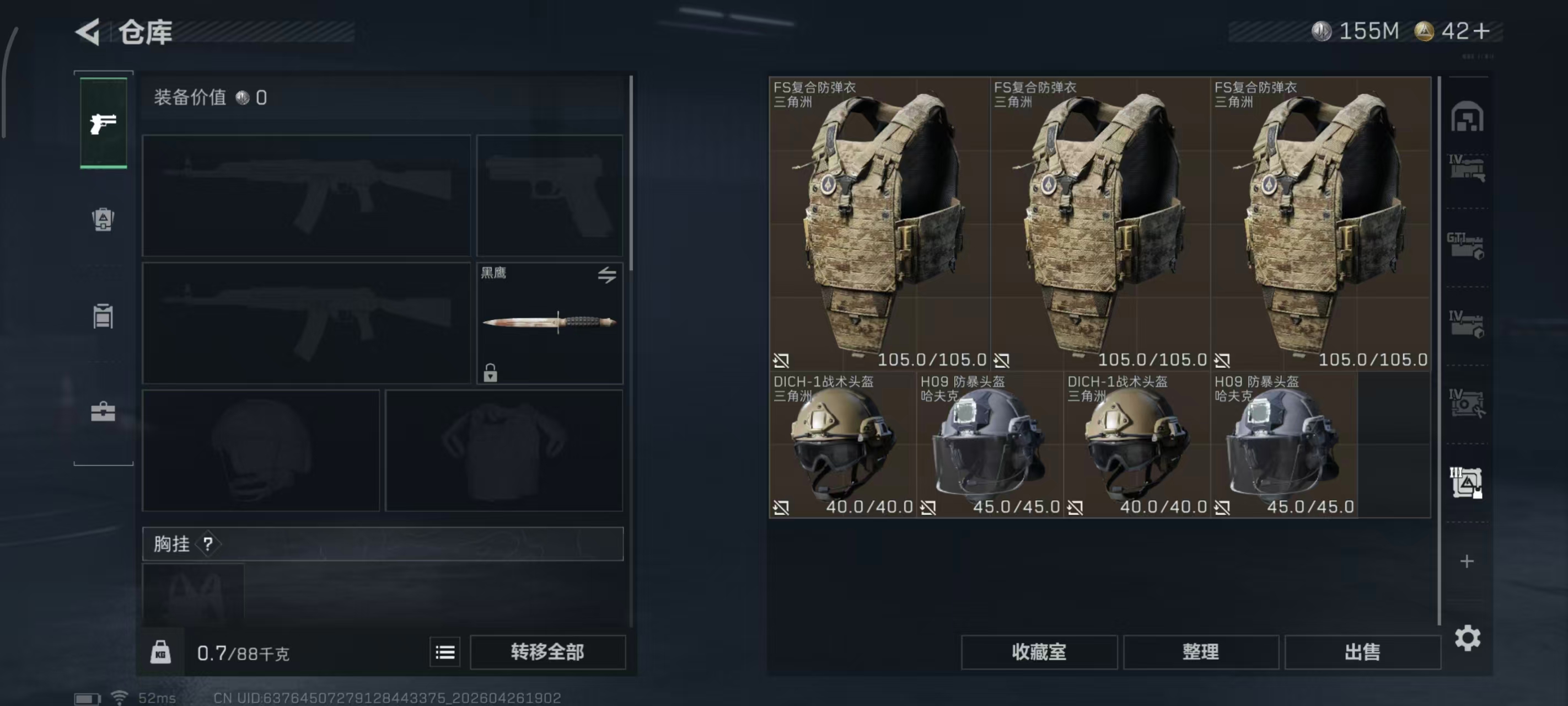The image size is (1568, 706).
Task: Click the 0.7/88千克 weight progress bar
Action: point(244,652)
